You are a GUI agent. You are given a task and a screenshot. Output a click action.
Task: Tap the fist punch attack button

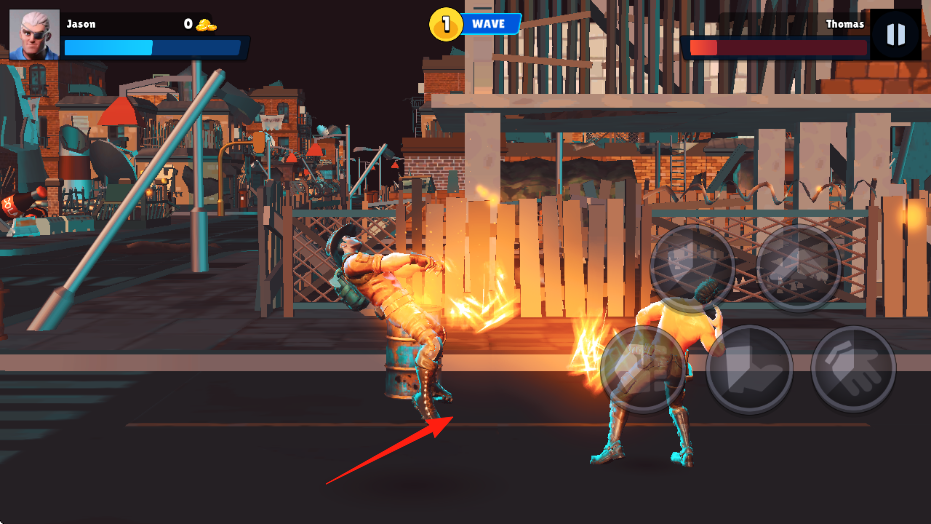click(642, 367)
